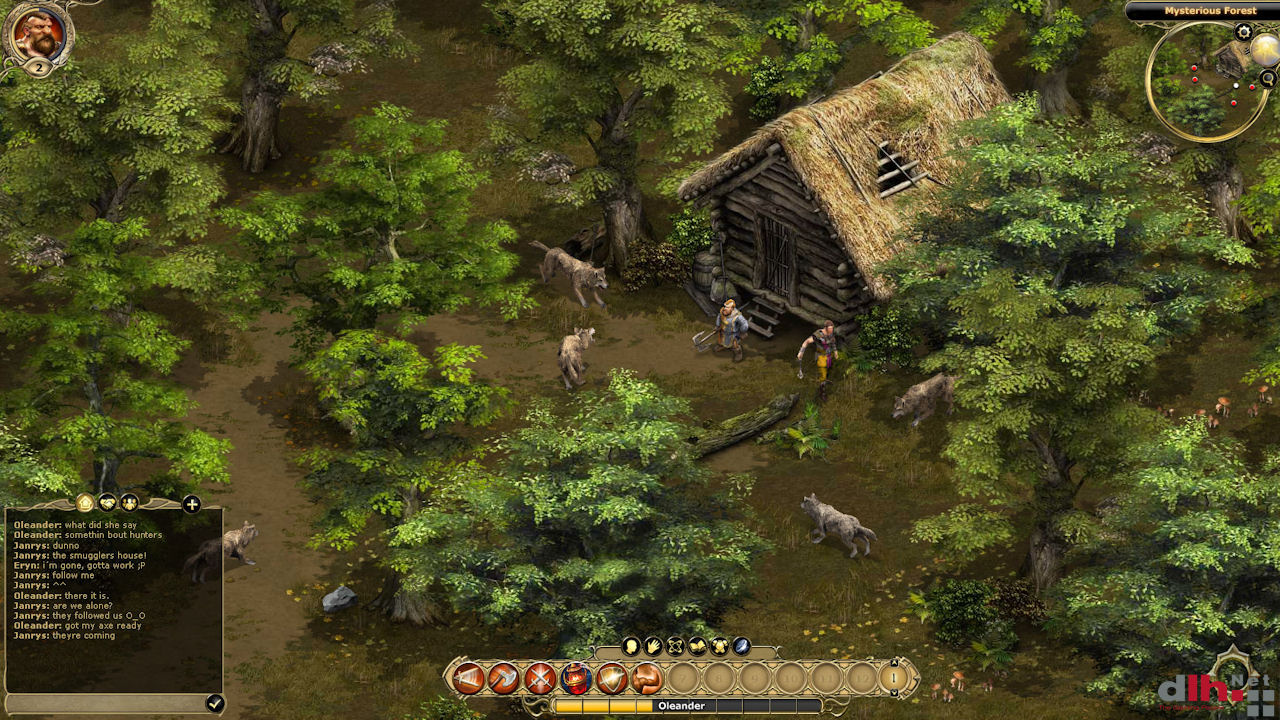Open the dwarf character portrait

[x=38, y=33]
